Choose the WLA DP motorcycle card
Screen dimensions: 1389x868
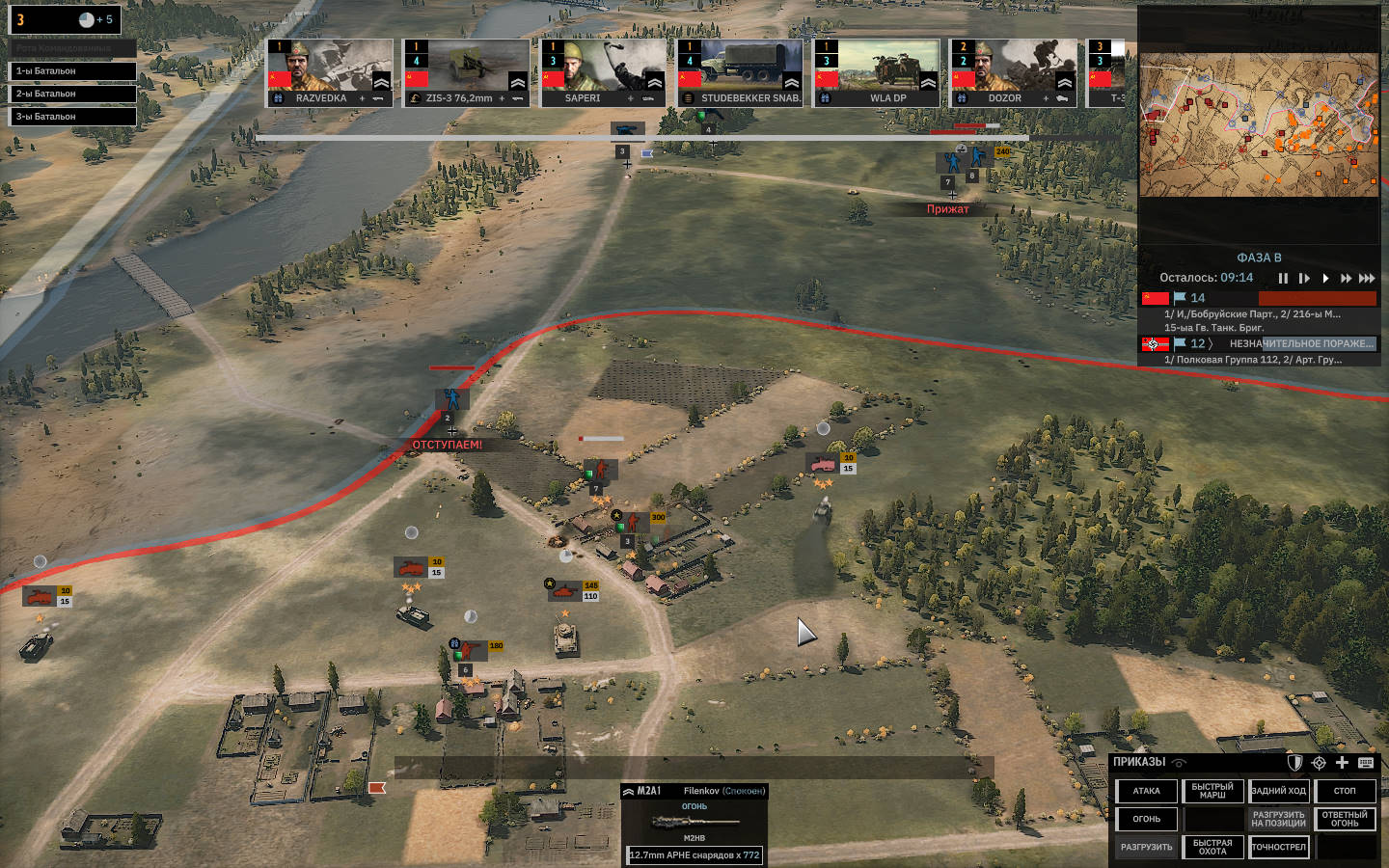pyautogui.click(x=877, y=72)
